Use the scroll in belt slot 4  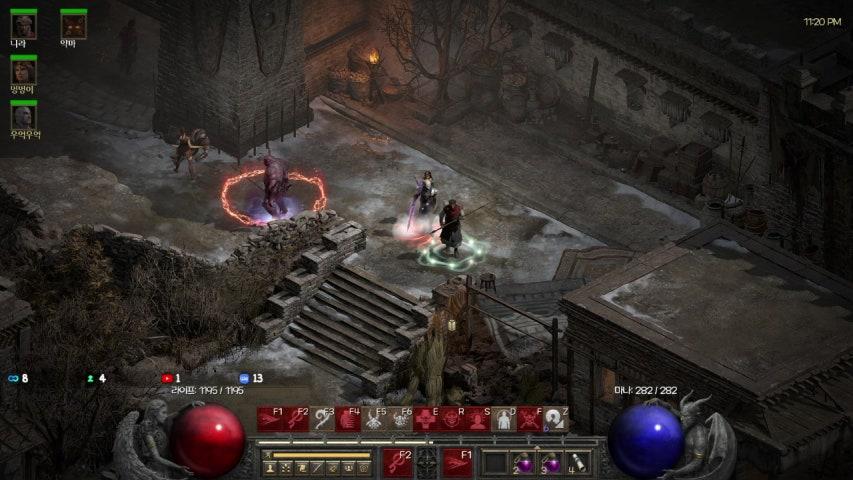577,463
